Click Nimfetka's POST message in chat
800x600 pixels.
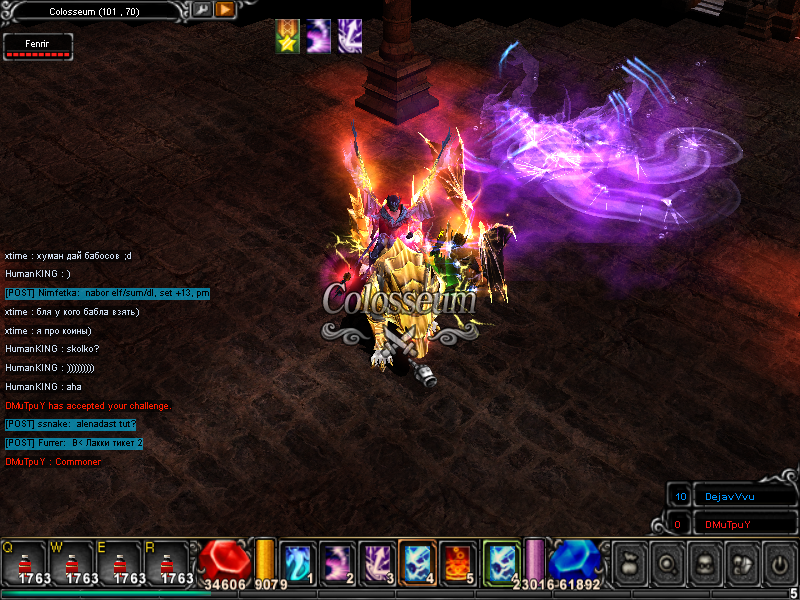pyautogui.click(x=107, y=293)
